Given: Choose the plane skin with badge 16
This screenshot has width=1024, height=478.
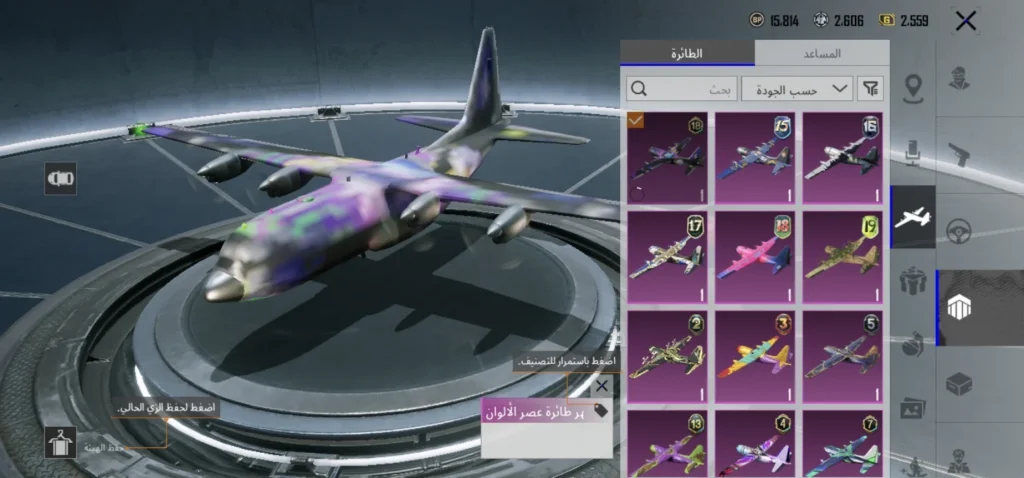Looking at the screenshot, I should point(843,156).
